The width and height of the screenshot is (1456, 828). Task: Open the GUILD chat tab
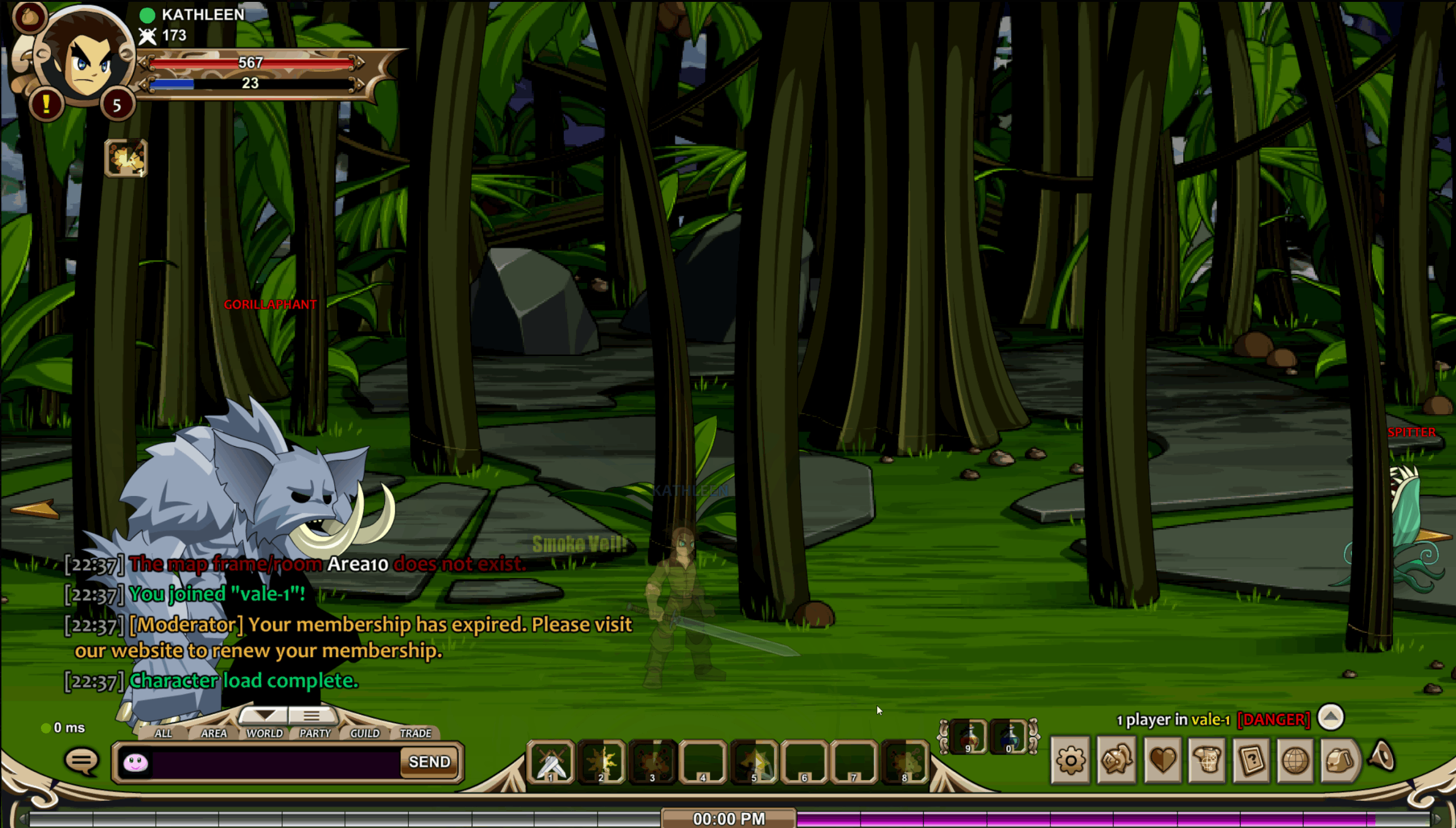(365, 733)
